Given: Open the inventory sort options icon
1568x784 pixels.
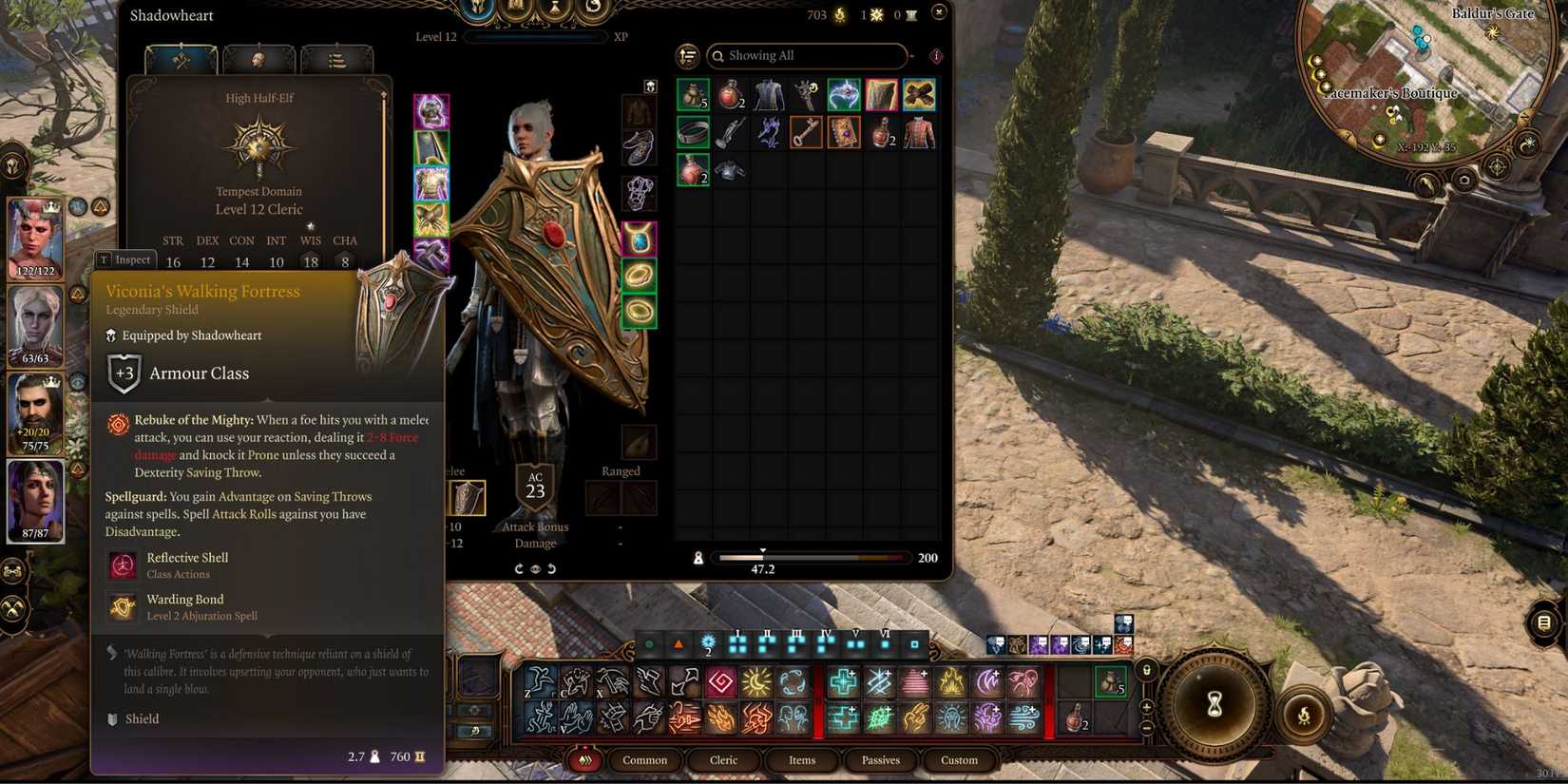Looking at the screenshot, I should 686,55.
